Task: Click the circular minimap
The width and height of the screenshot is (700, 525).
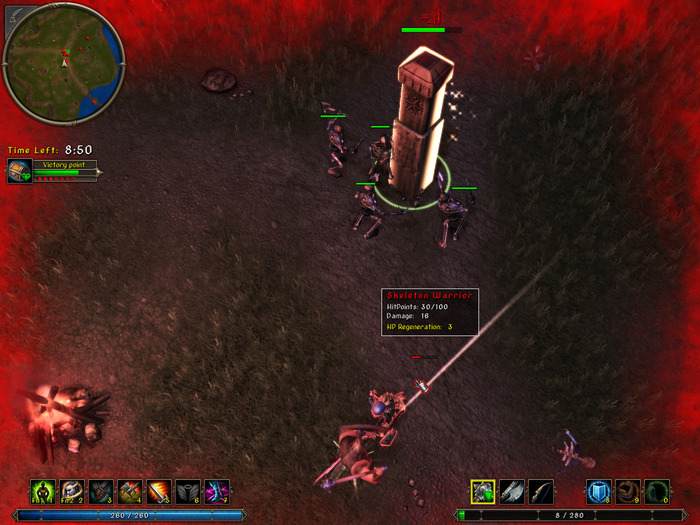Action: point(63,62)
